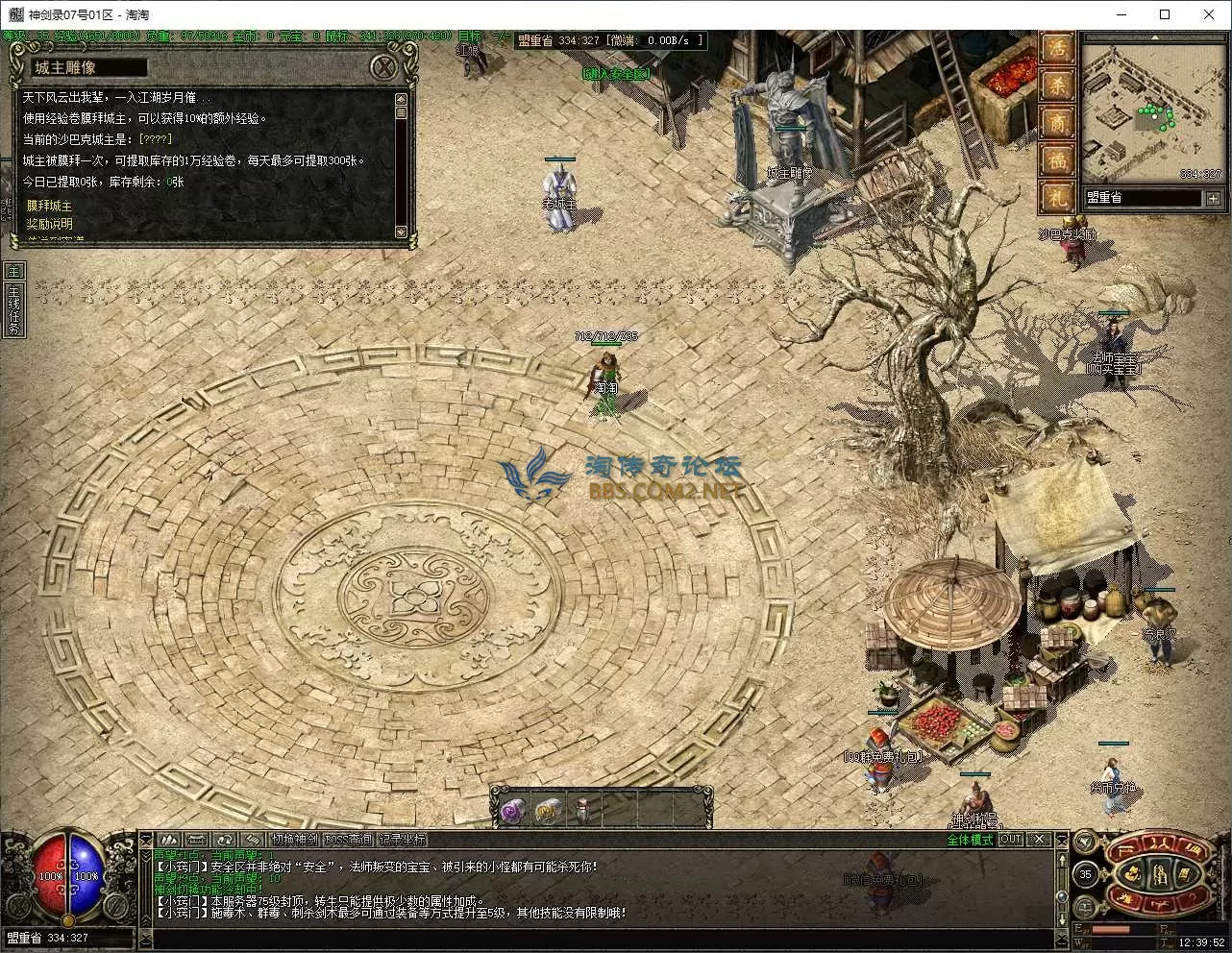This screenshot has width=1232, height=953.
Task: Click the 礼 gift button
Action: click(1057, 198)
